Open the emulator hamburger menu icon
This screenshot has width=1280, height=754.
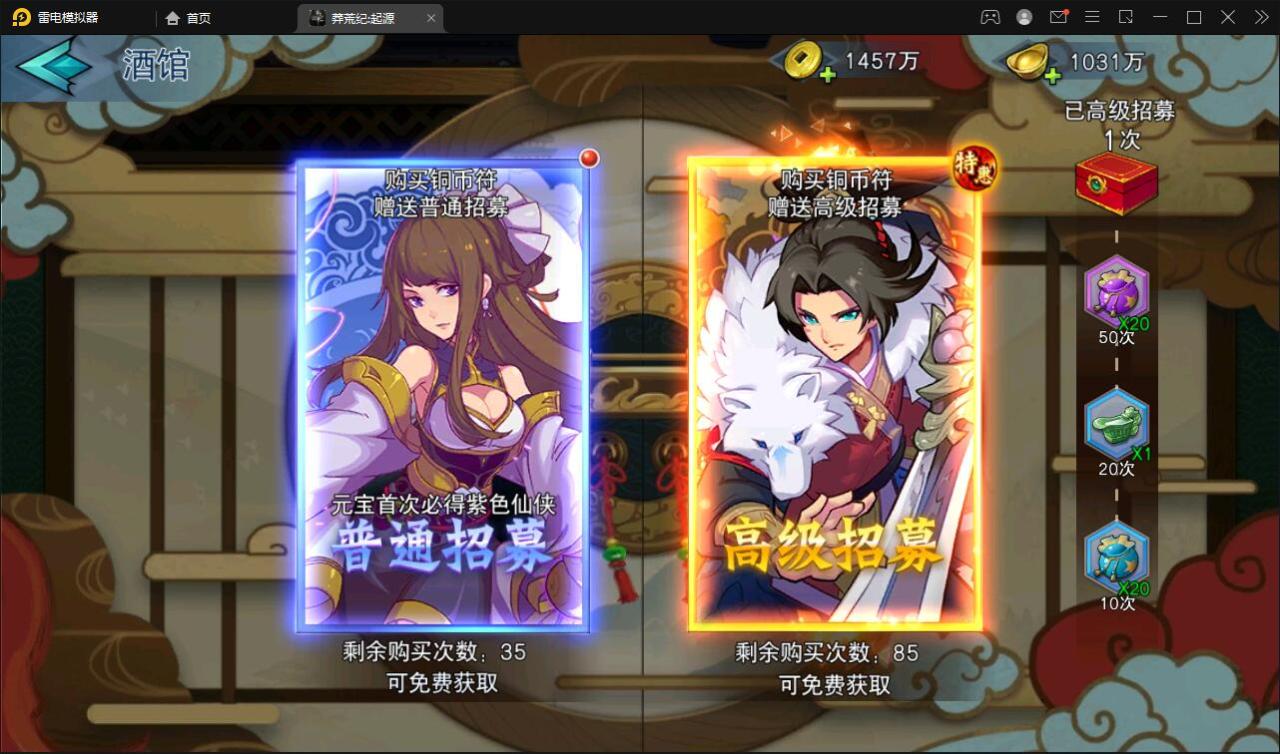(1092, 16)
